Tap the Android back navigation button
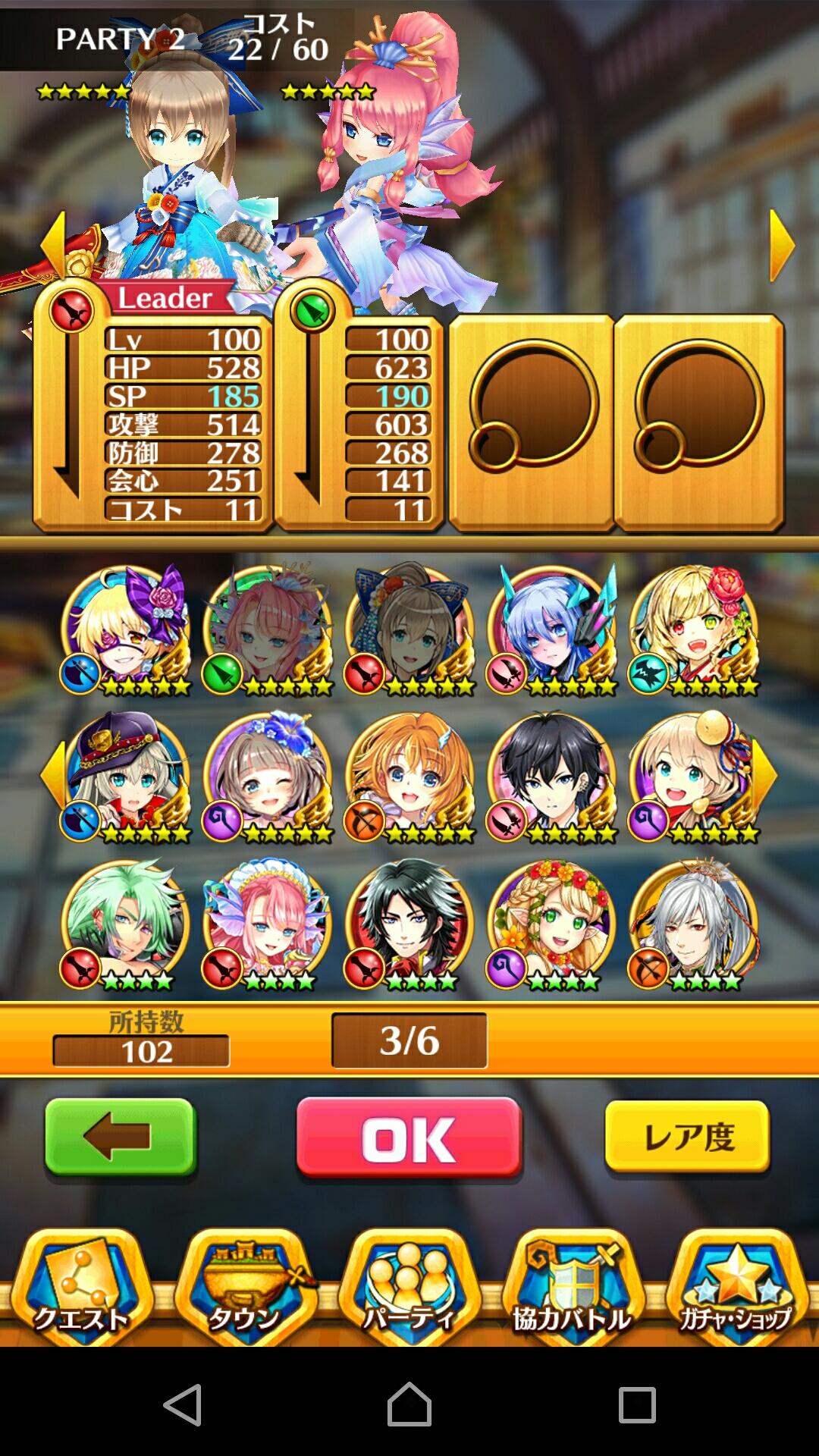 point(183,1404)
